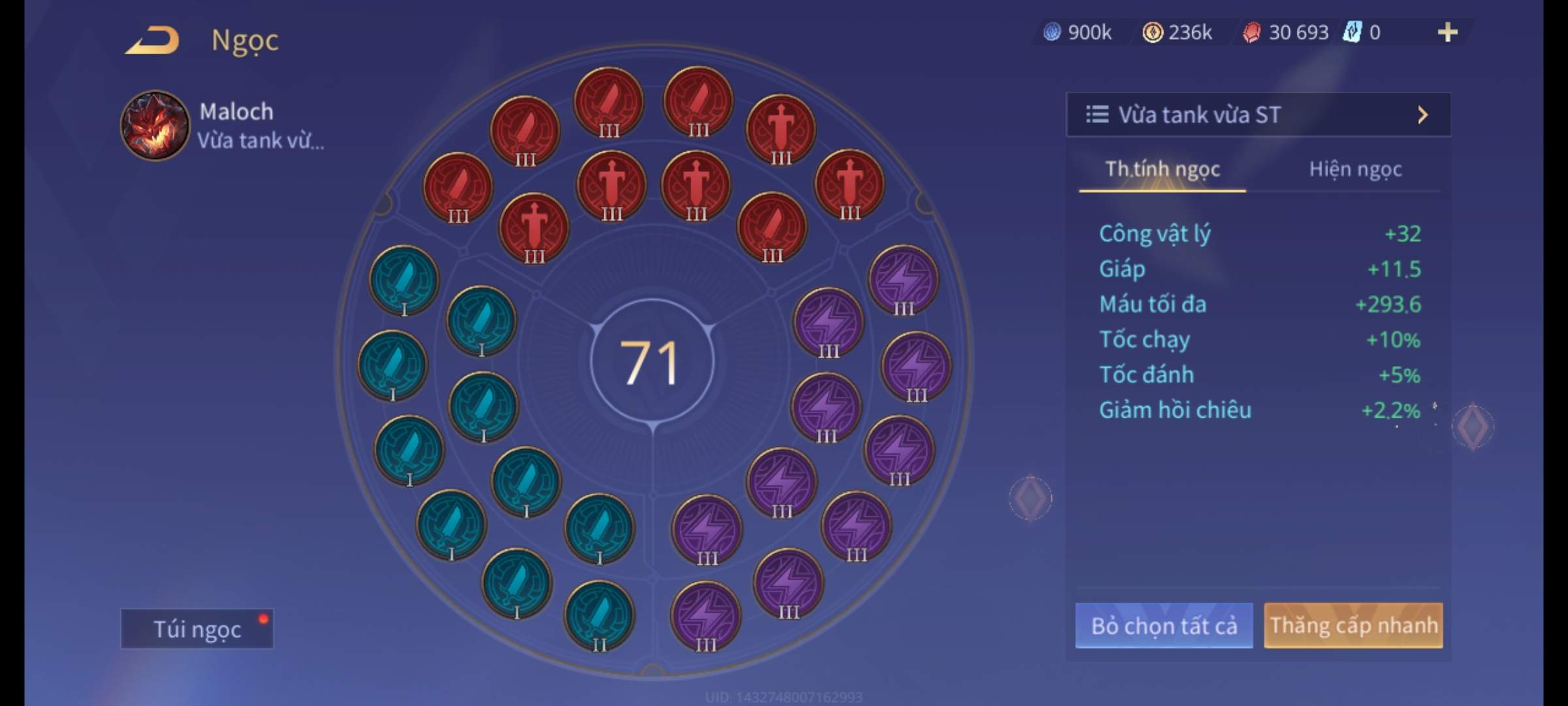
Task: Add currency with the plus button
Action: click(1447, 32)
